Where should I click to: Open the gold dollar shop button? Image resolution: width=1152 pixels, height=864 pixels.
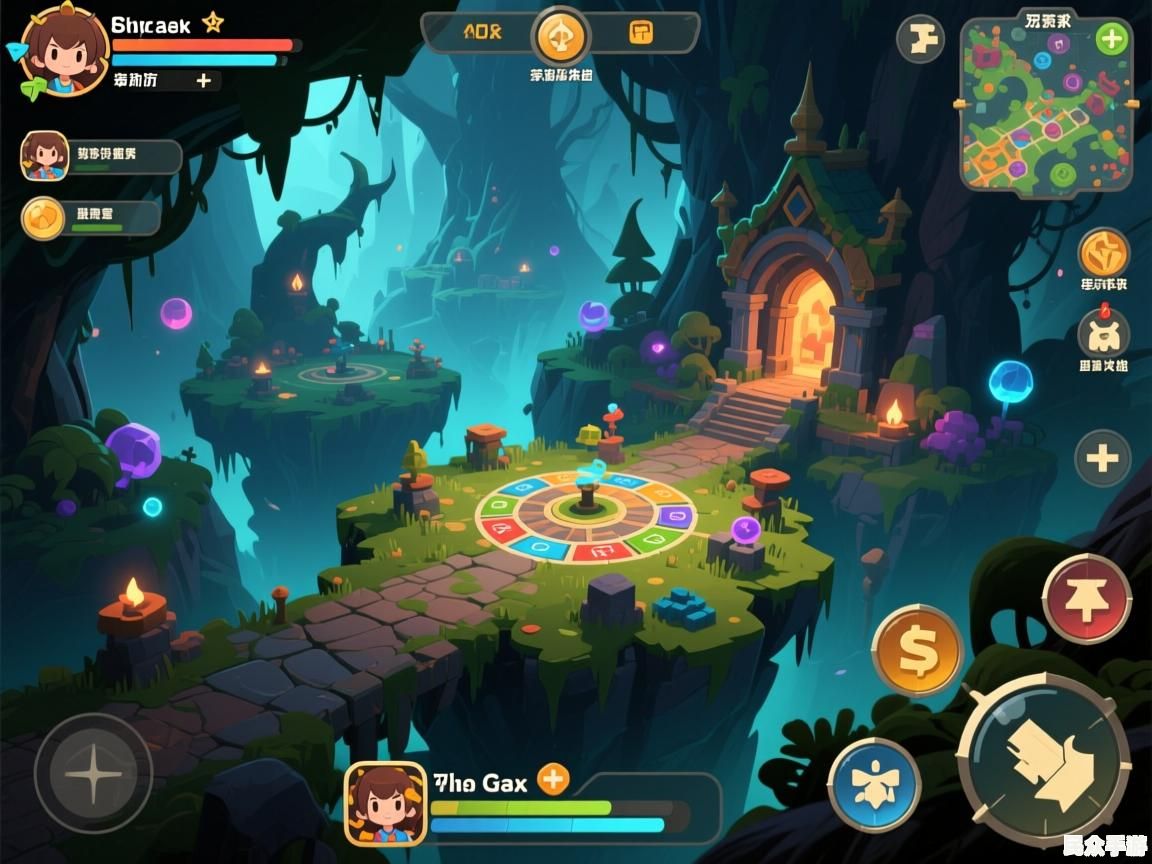pyautogui.click(x=917, y=650)
